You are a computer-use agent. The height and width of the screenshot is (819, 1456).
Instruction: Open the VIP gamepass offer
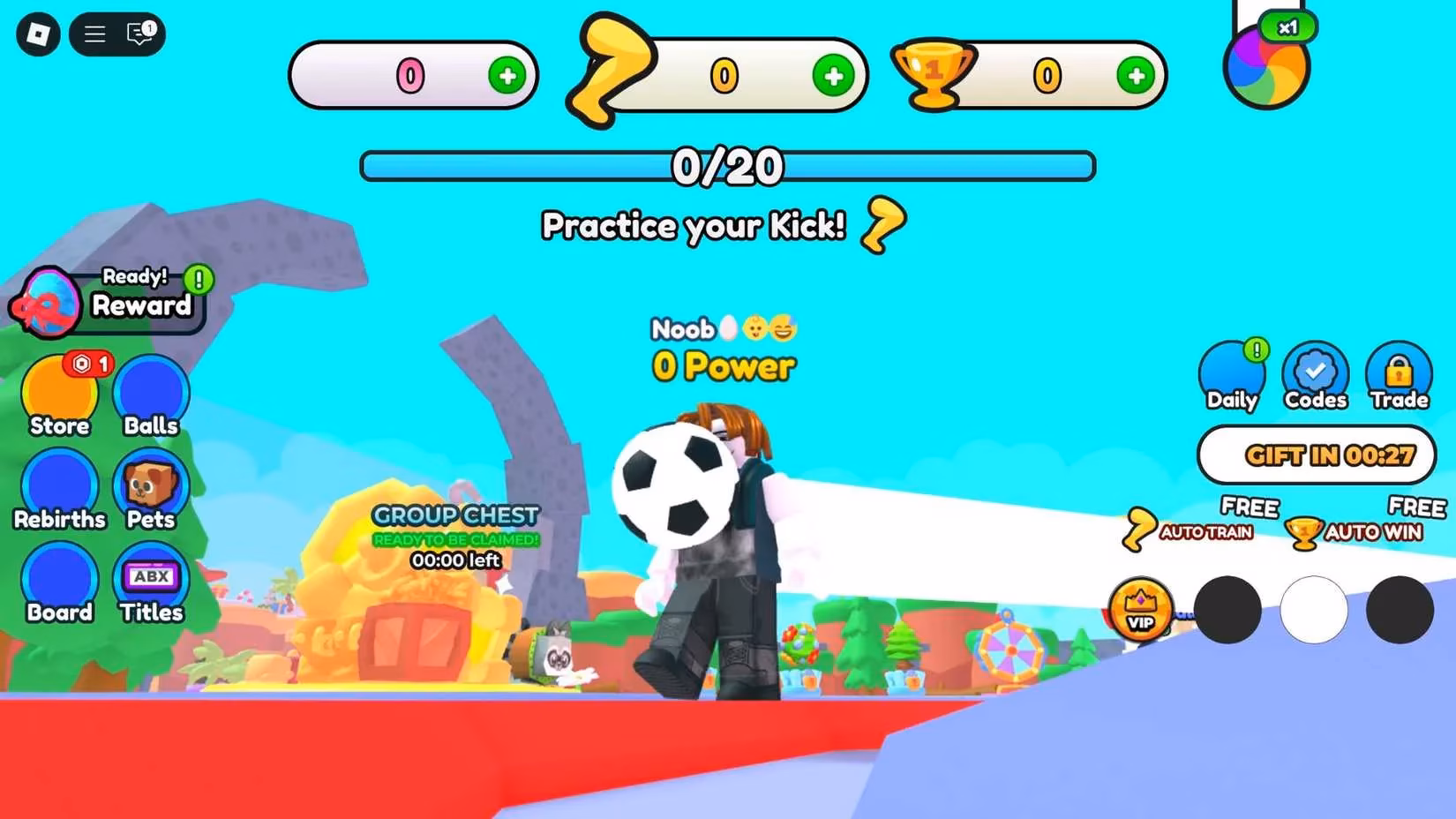point(1142,610)
